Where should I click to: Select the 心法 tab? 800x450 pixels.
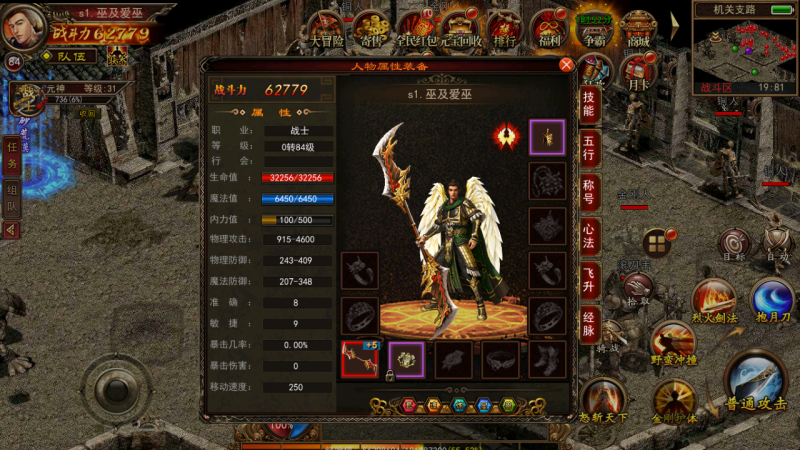590,234
